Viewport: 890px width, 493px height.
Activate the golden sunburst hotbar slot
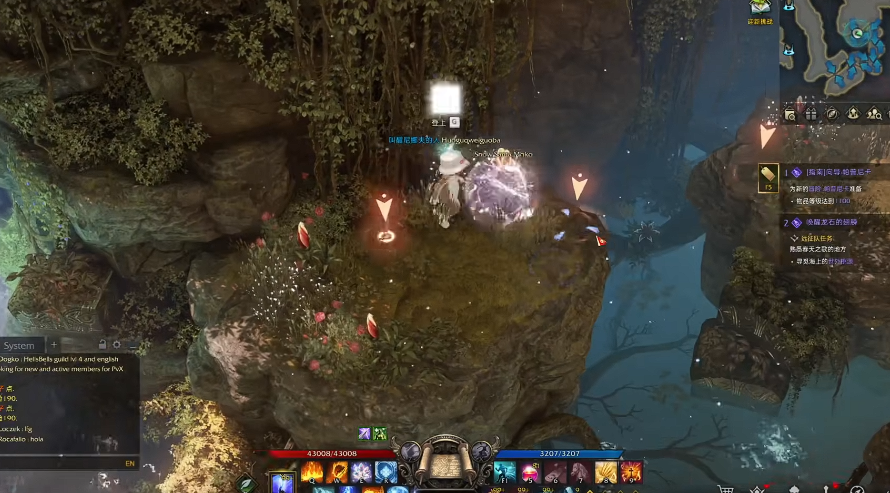(606, 472)
